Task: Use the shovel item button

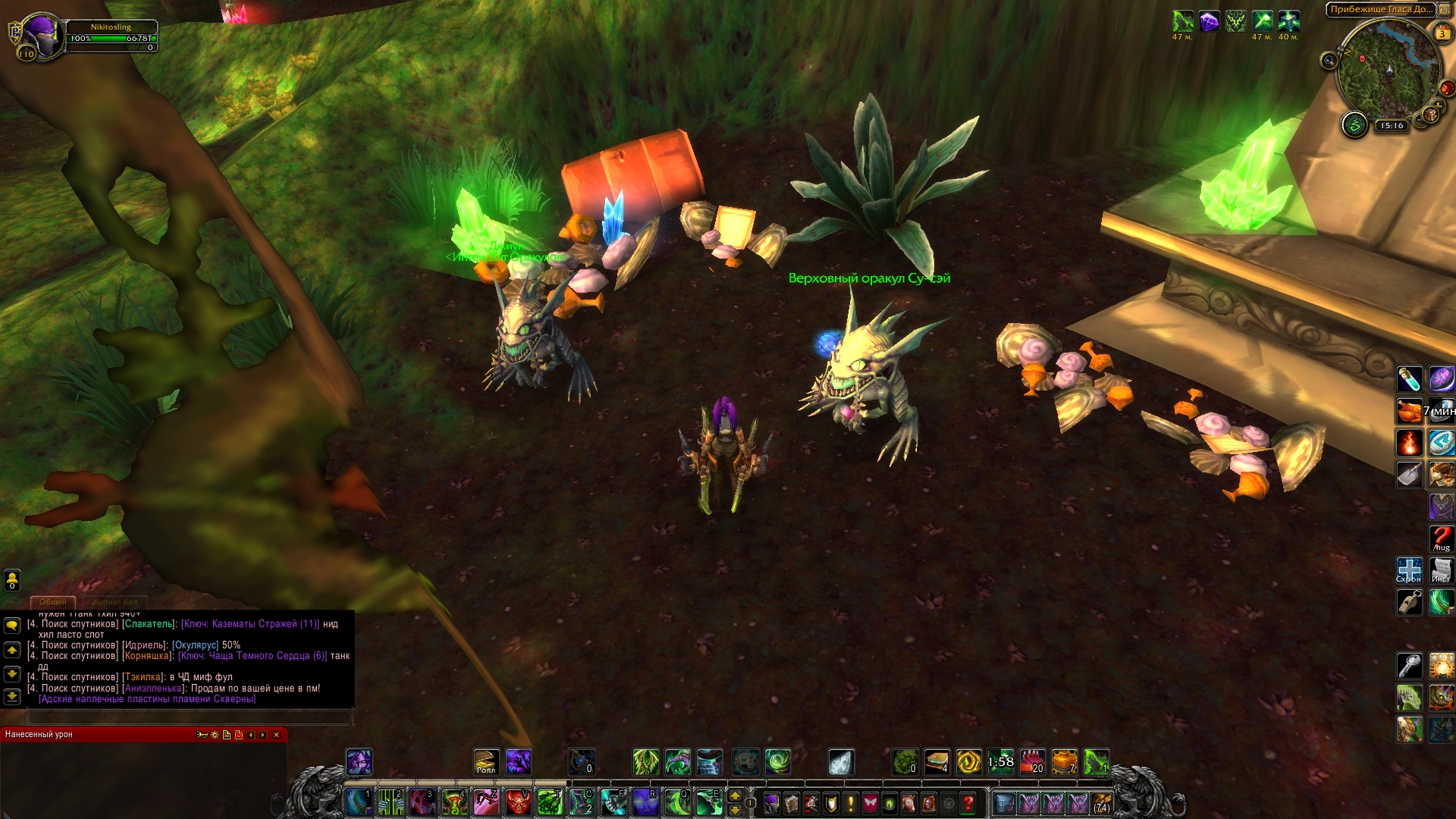Action: 1409,475
